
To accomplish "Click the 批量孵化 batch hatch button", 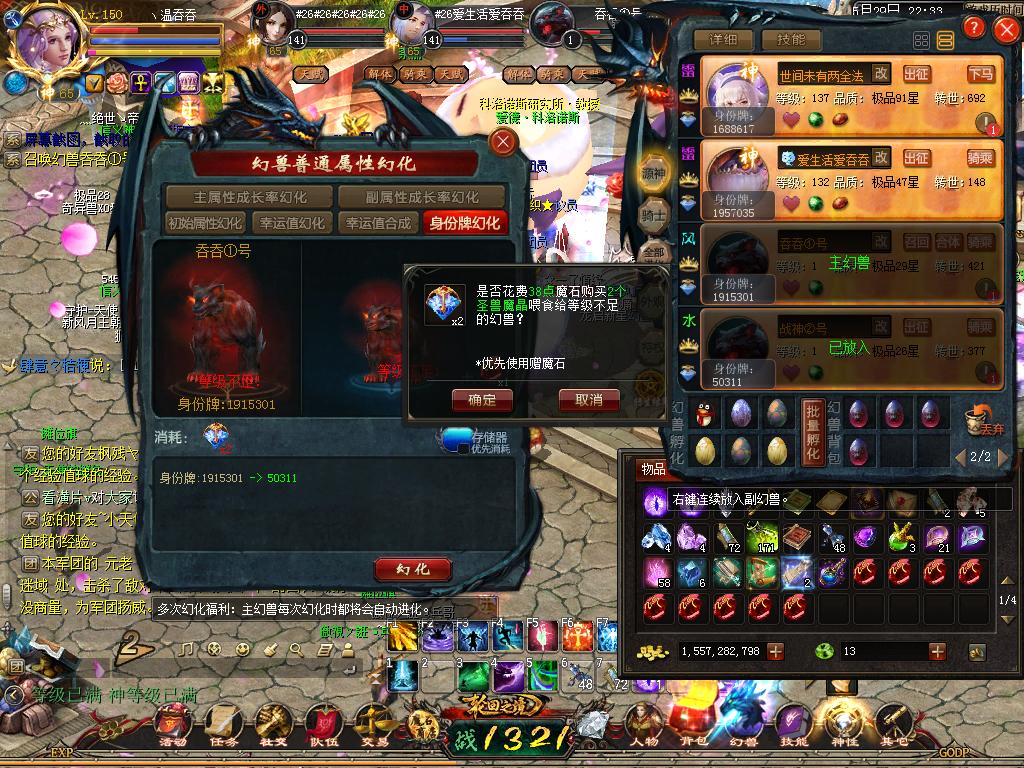I will [813, 429].
